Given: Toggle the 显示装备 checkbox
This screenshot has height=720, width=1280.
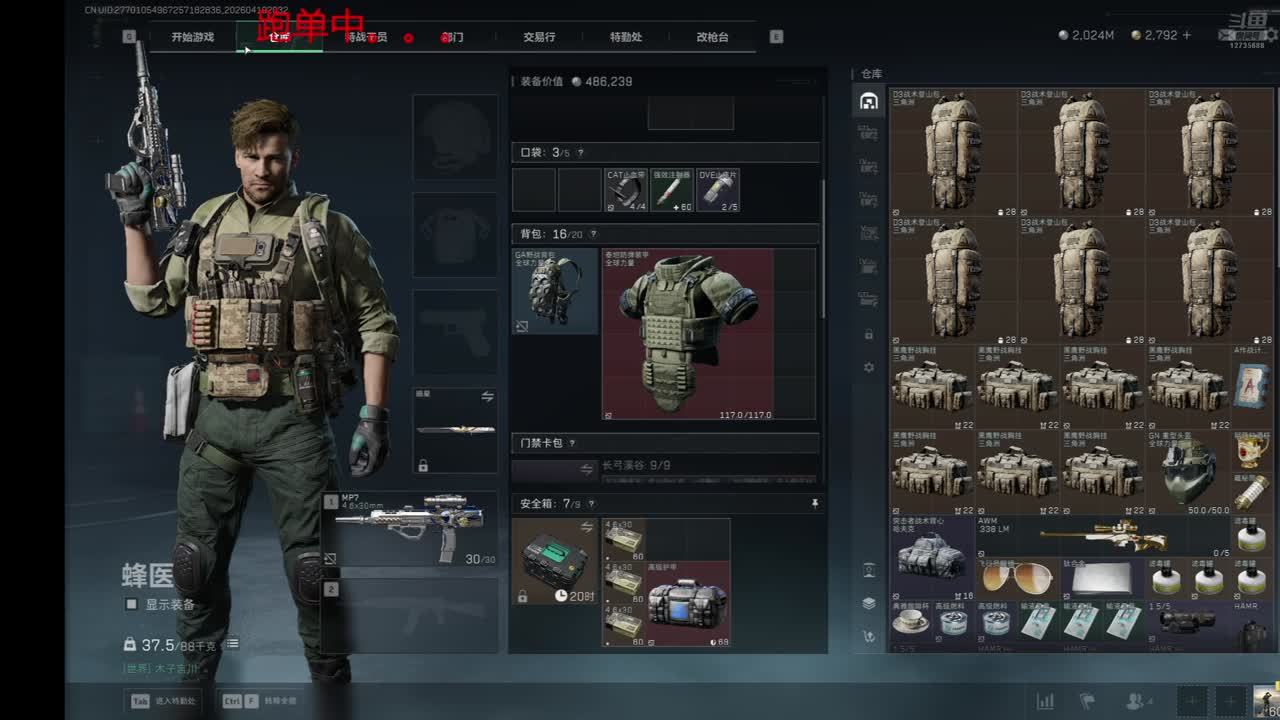Looking at the screenshot, I should (131, 604).
